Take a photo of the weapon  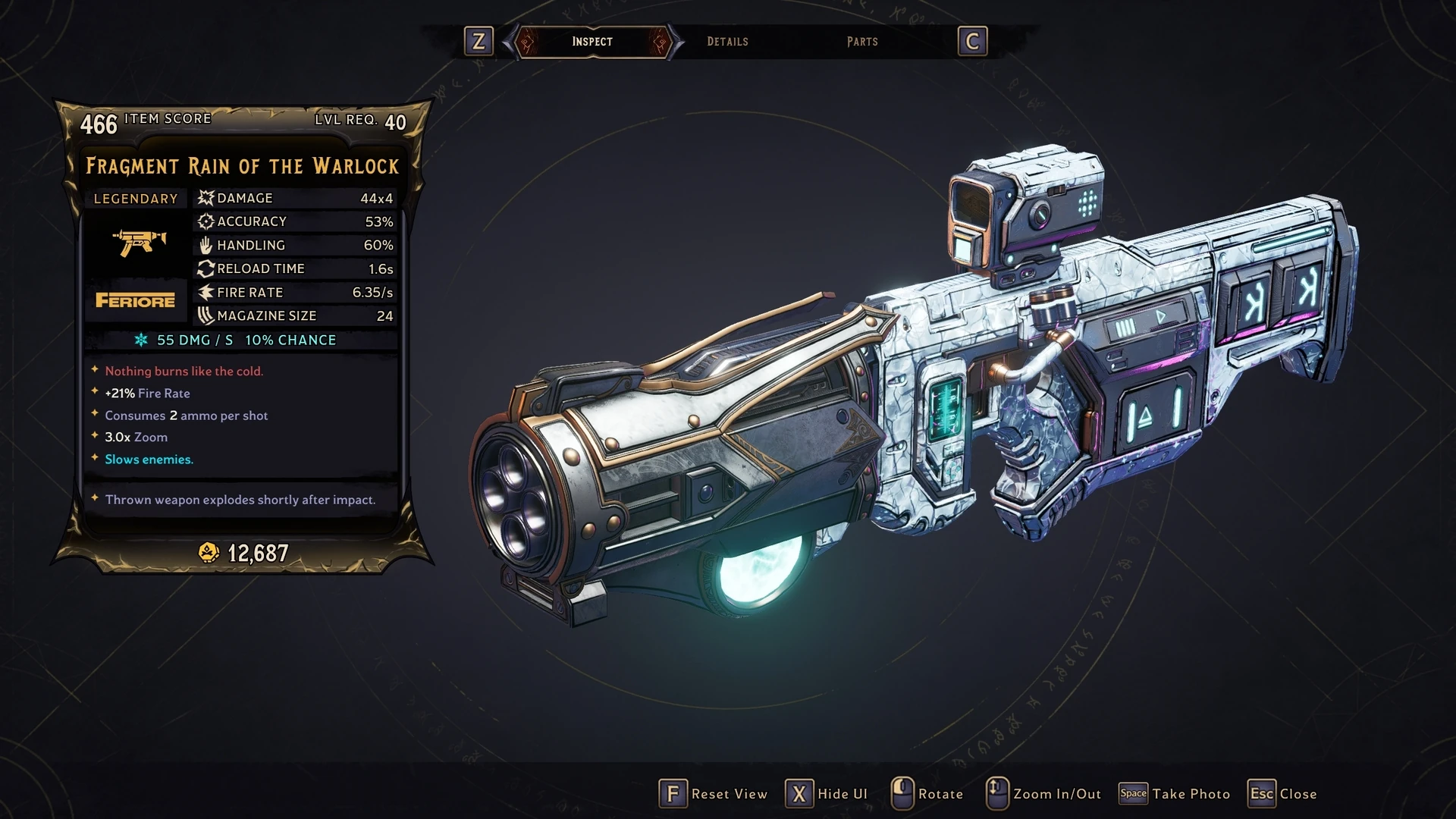1175,794
